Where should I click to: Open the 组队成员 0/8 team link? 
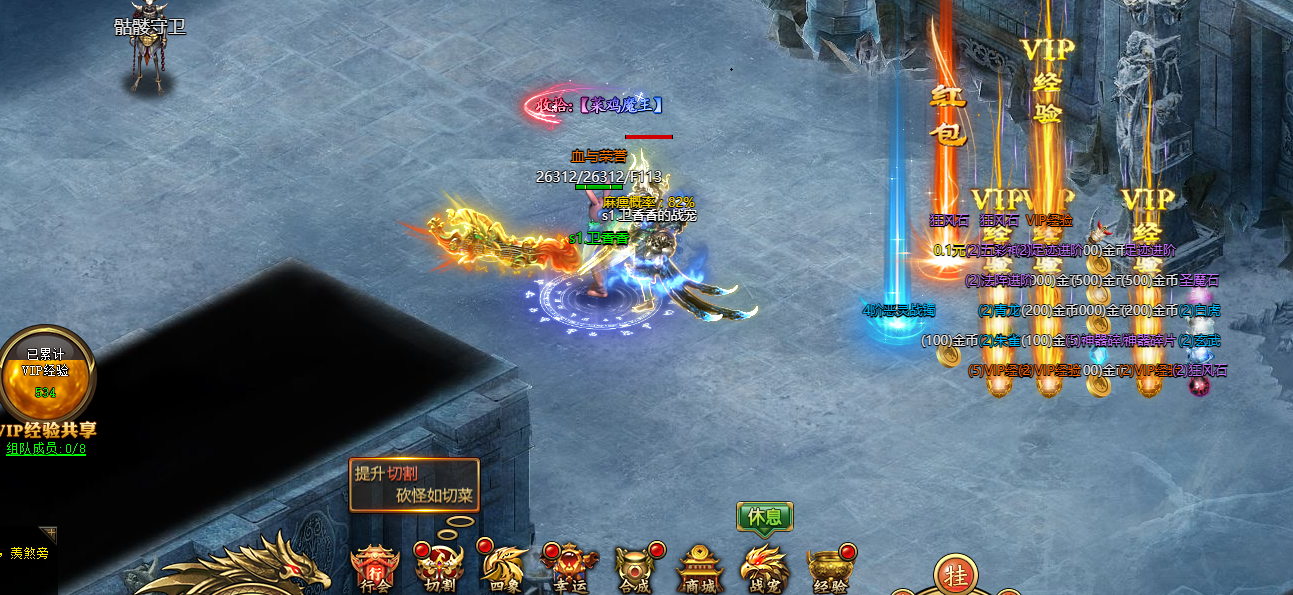coord(46,449)
